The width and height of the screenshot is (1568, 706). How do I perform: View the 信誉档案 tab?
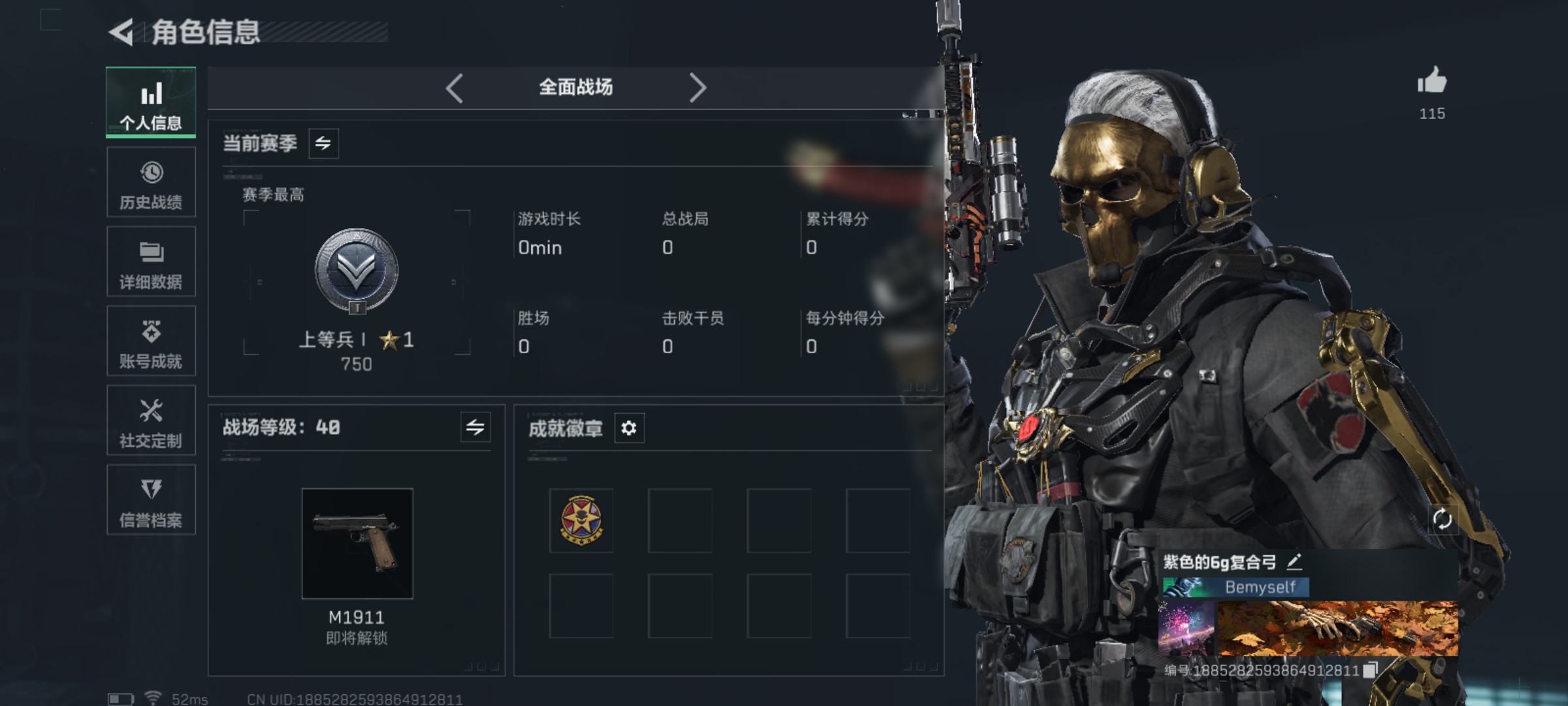[151, 500]
